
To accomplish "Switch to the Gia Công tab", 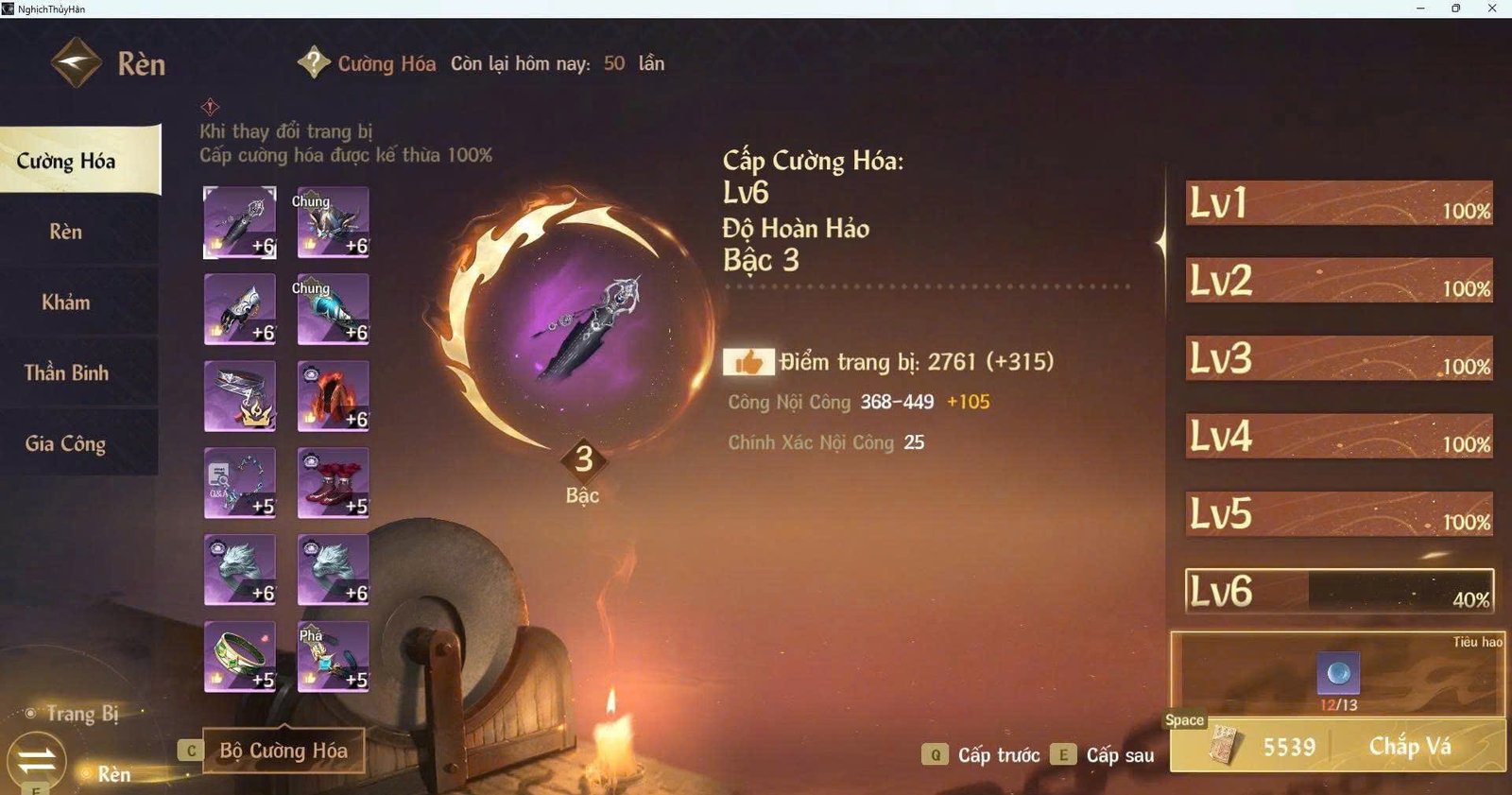I will 66,442.
